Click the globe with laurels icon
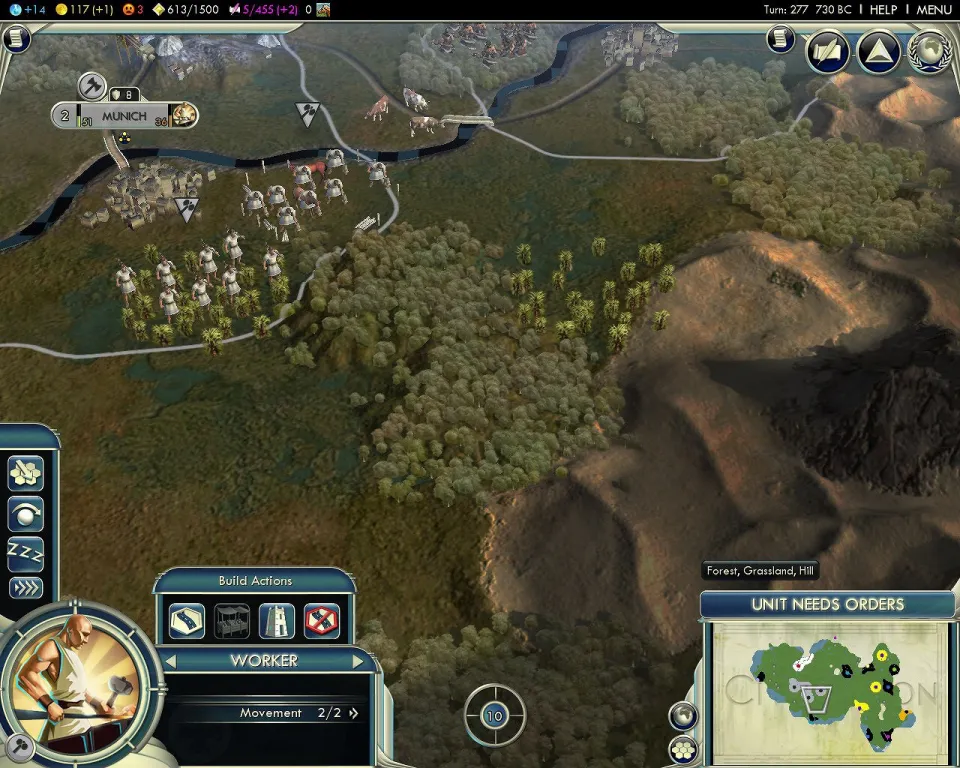The height and width of the screenshot is (768, 960). [929, 52]
